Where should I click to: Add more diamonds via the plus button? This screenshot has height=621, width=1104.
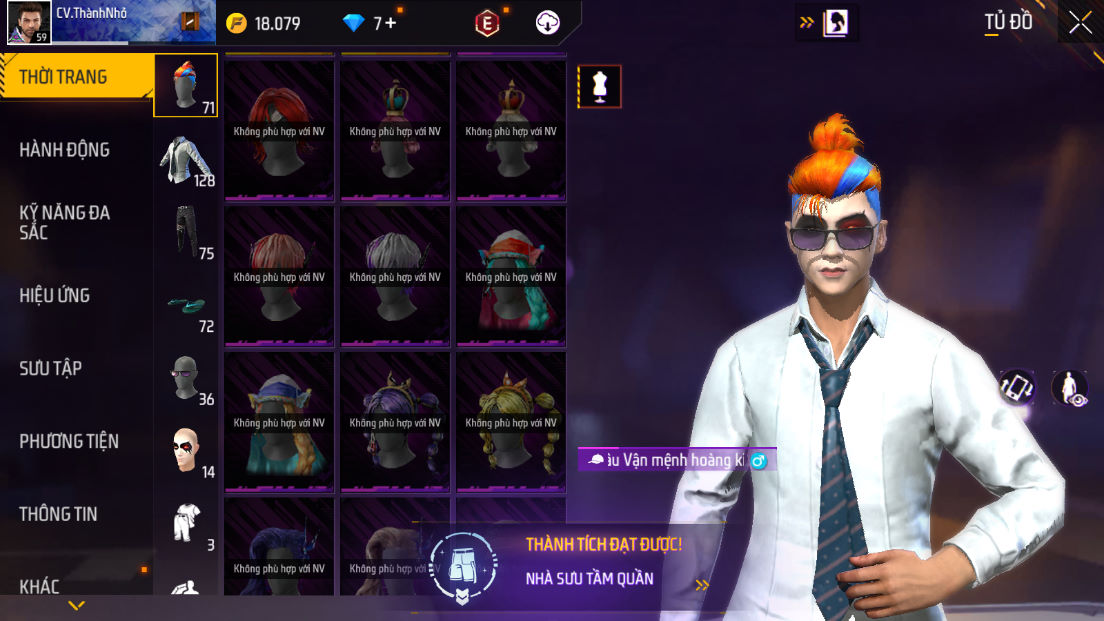coord(389,23)
